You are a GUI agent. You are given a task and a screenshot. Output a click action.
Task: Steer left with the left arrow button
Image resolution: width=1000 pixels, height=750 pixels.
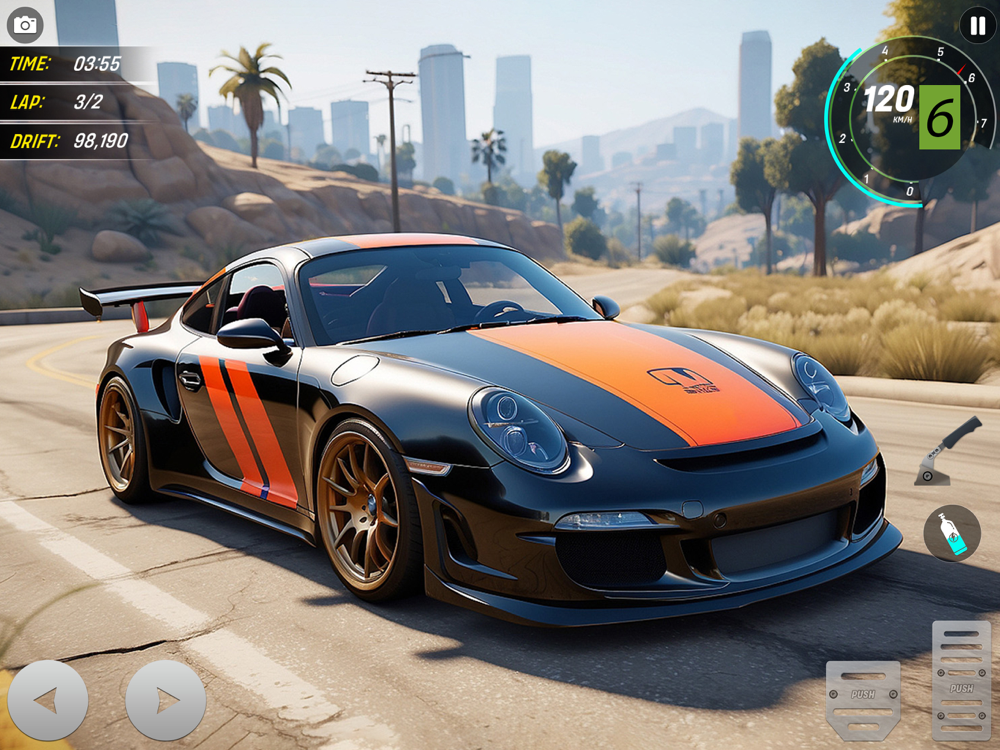[47, 700]
